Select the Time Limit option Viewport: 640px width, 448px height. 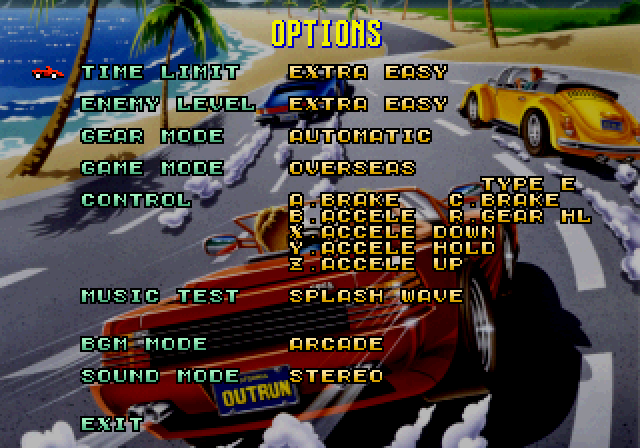[160, 72]
